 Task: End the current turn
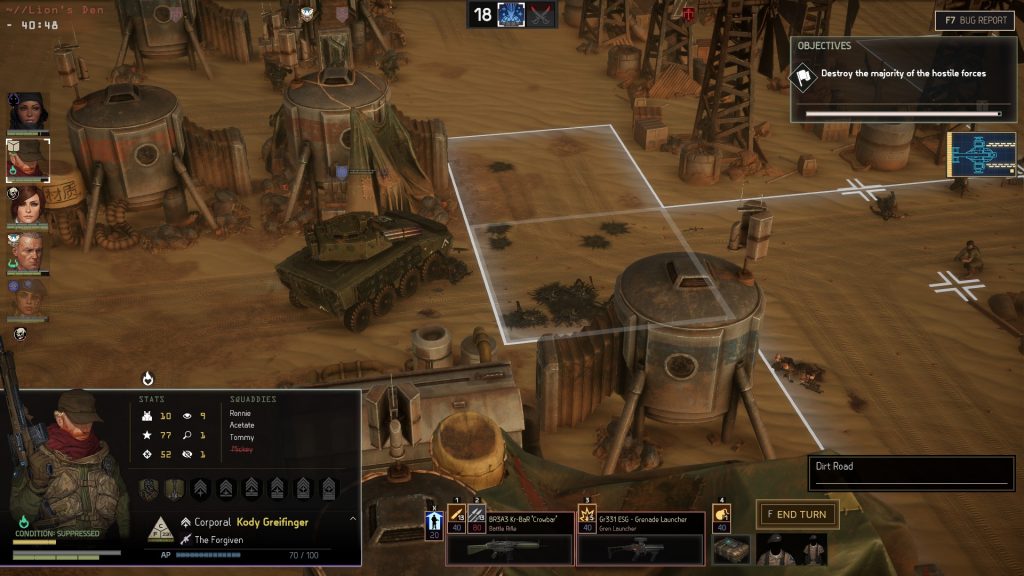tap(796, 514)
